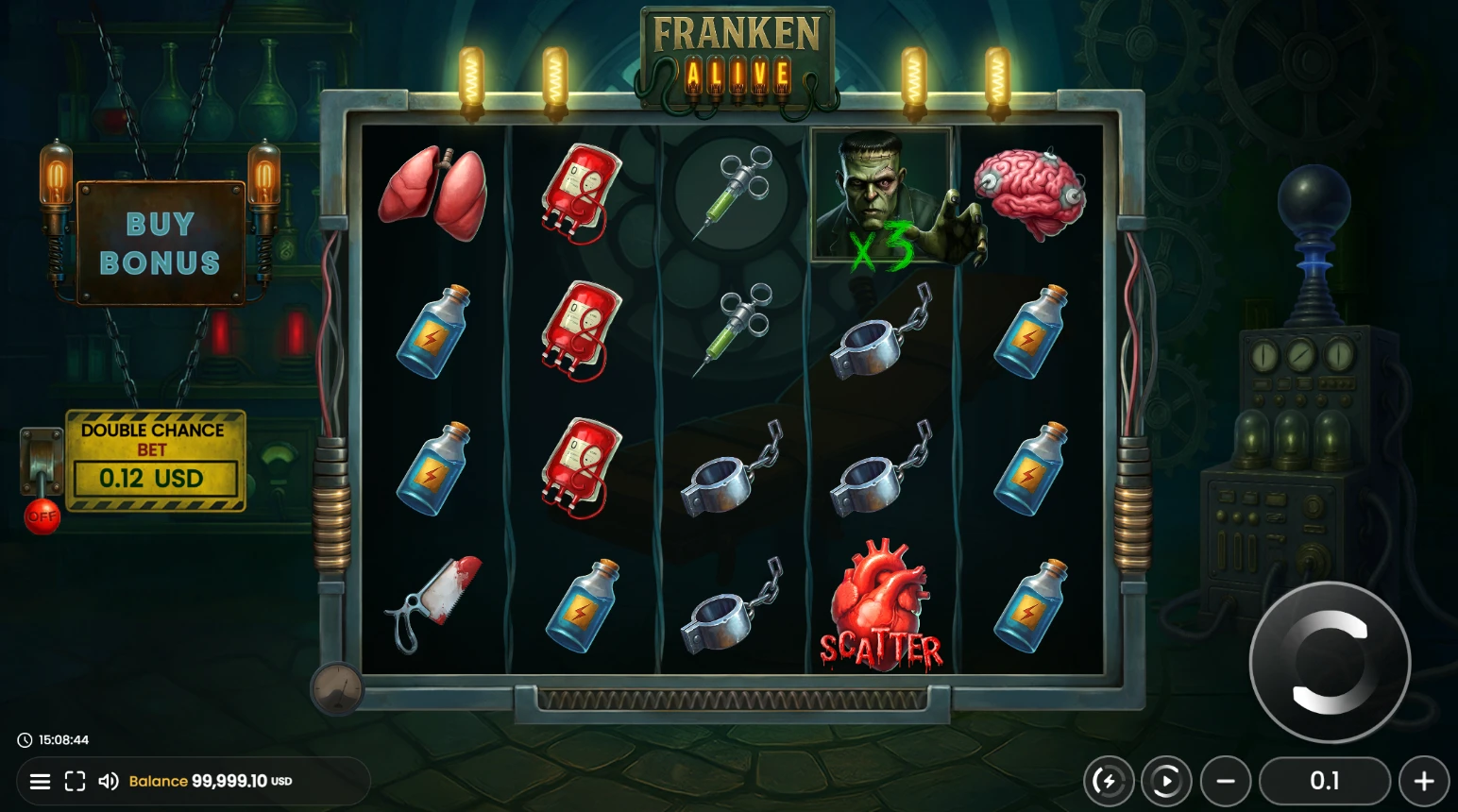Mute the game sound
The image size is (1458, 812).
pos(109,781)
